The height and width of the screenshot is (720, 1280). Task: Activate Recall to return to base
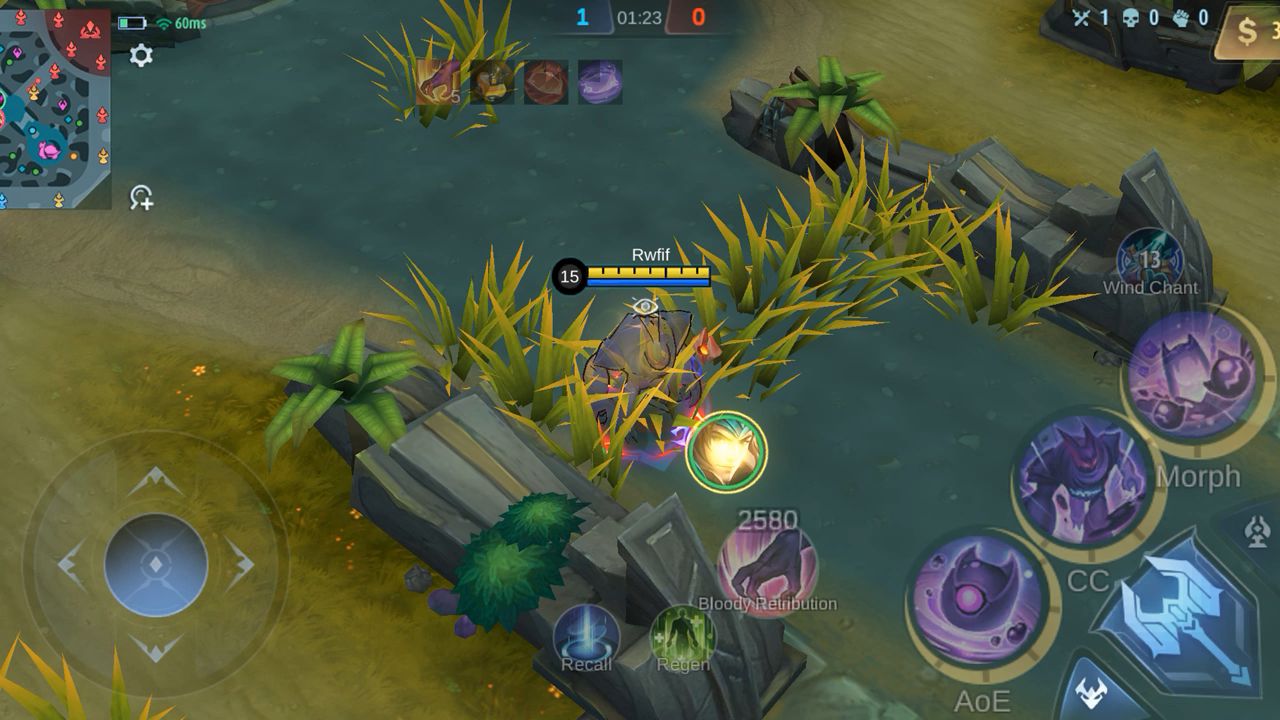[586, 637]
